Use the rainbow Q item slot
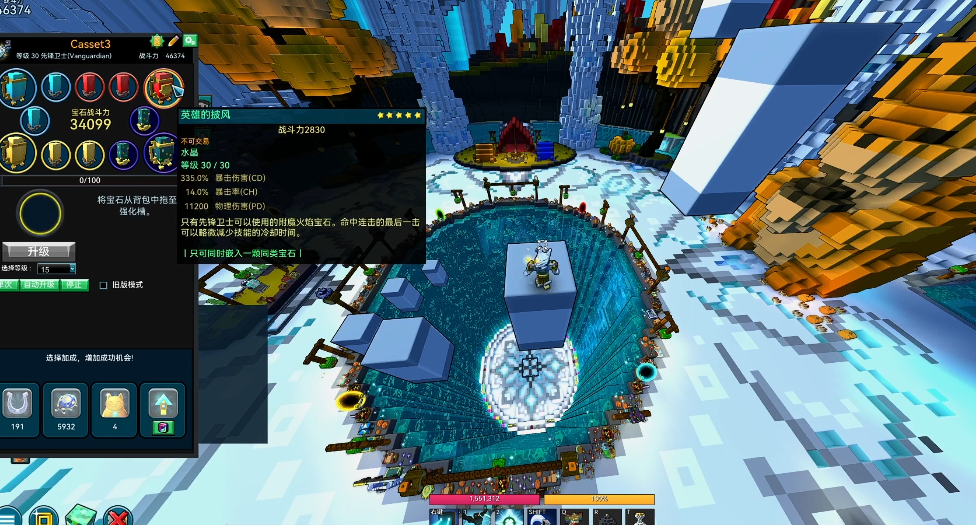This screenshot has height=525, width=976. coord(574,517)
